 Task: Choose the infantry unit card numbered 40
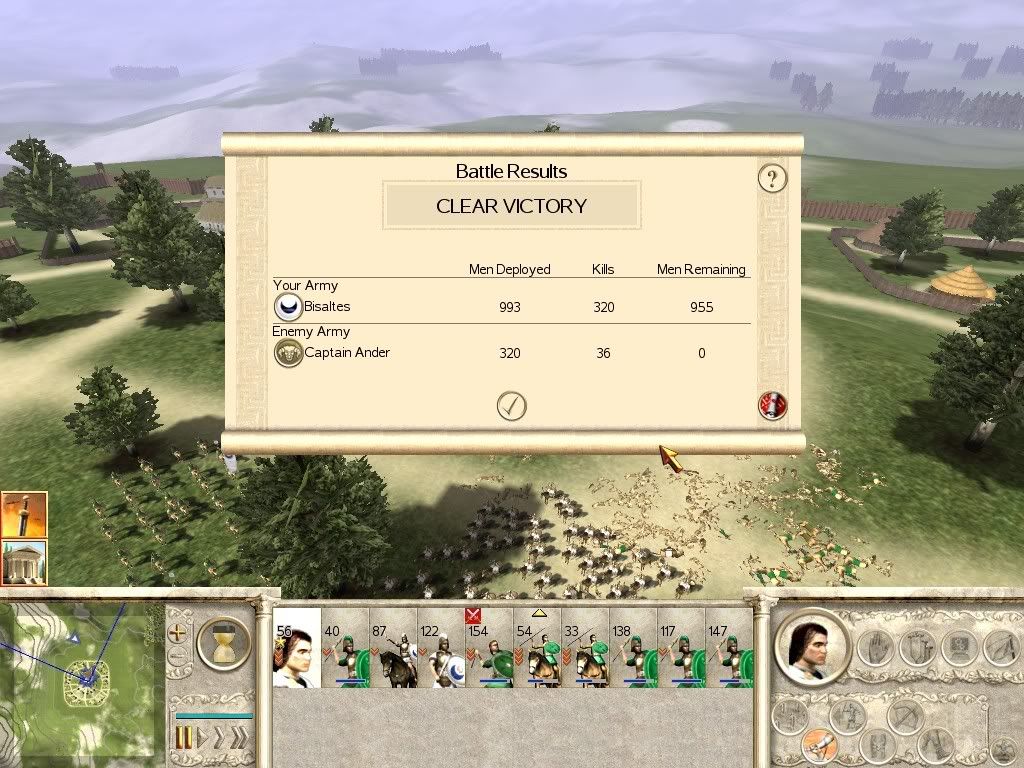coord(345,648)
